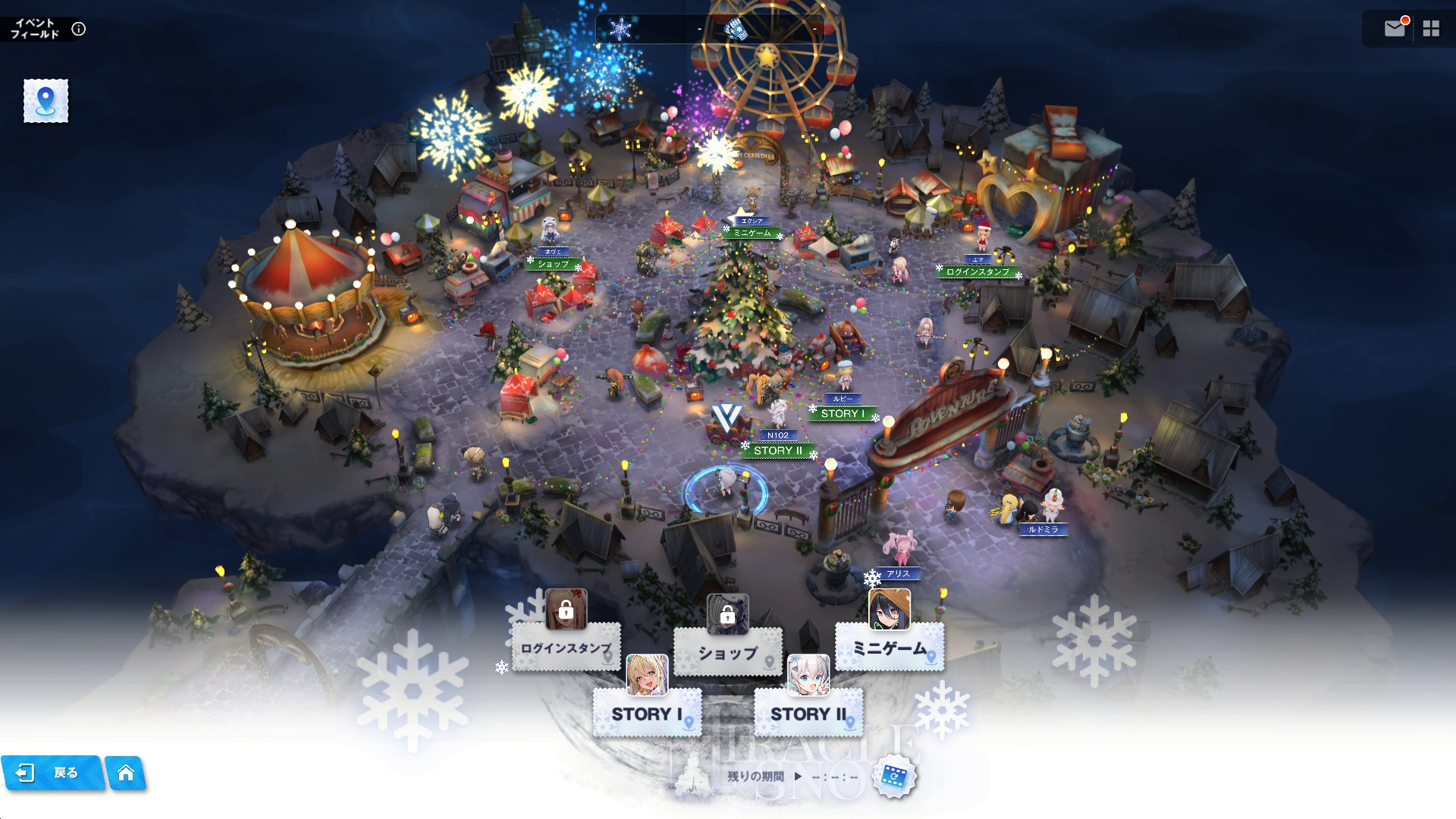Click the glove currency icon
Image resolution: width=1456 pixels, height=819 pixels.
point(735,30)
